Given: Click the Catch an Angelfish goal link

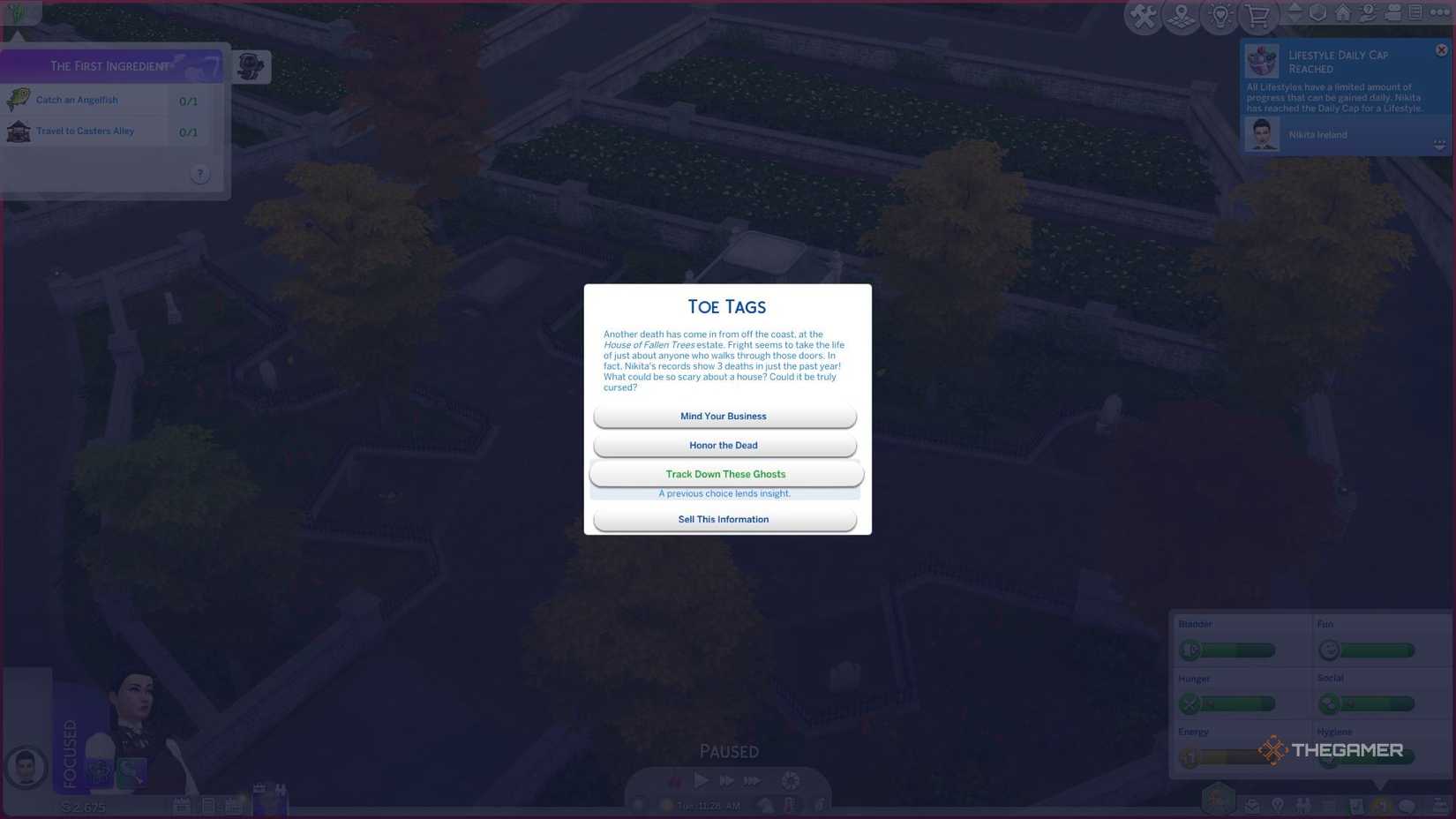Looking at the screenshot, I should (77, 100).
